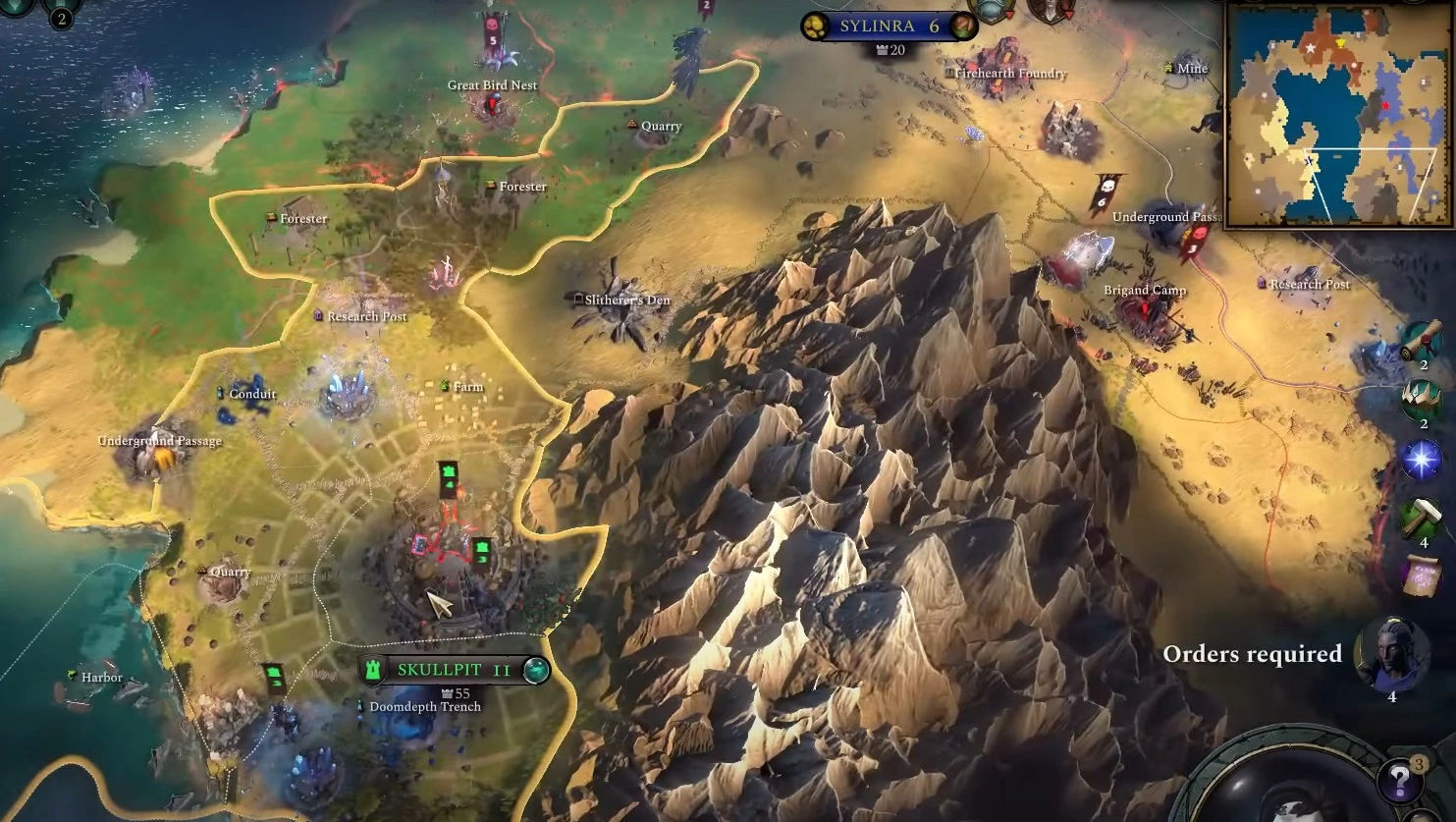Select the Skullpit teal orb icon
The height and width of the screenshot is (822, 1456).
coord(535,671)
